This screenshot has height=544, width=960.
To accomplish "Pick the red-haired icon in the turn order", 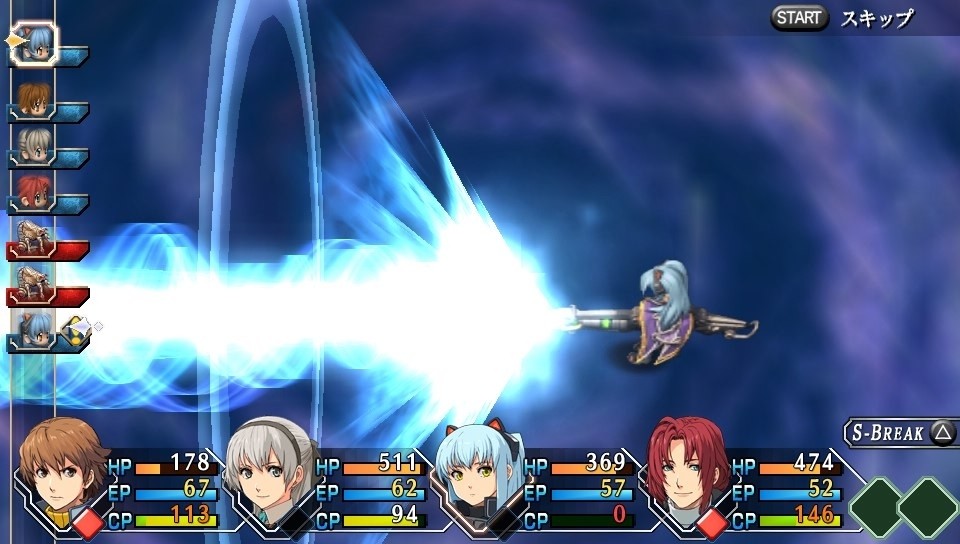I will 35,192.
